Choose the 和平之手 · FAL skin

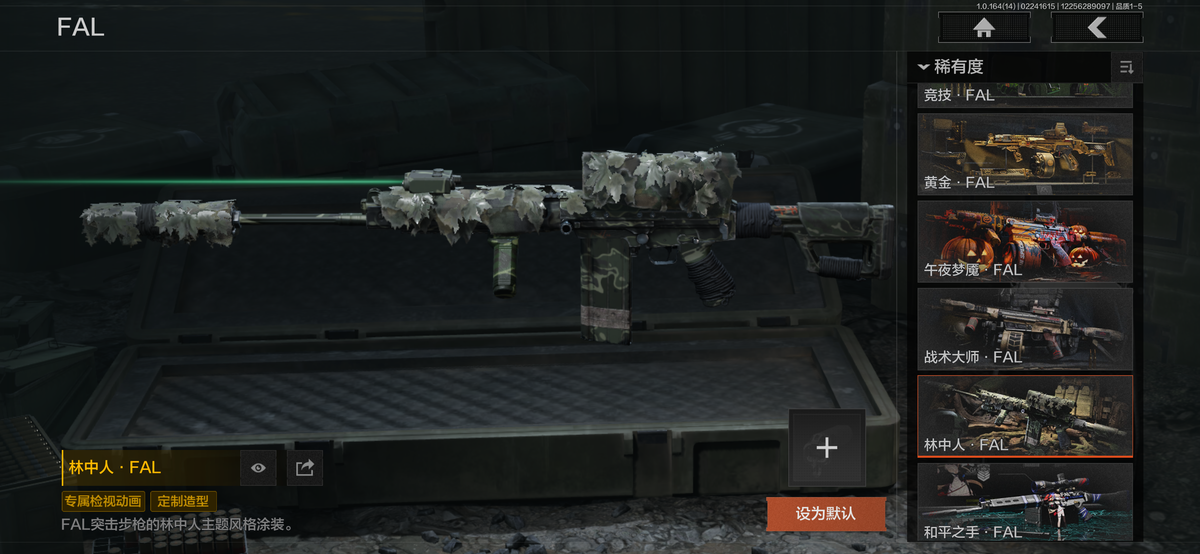(1024, 502)
